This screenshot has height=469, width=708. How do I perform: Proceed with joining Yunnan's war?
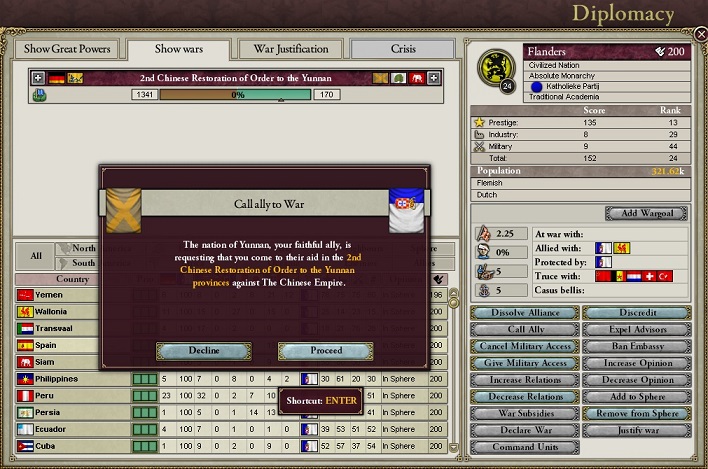click(x=326, y=351)
